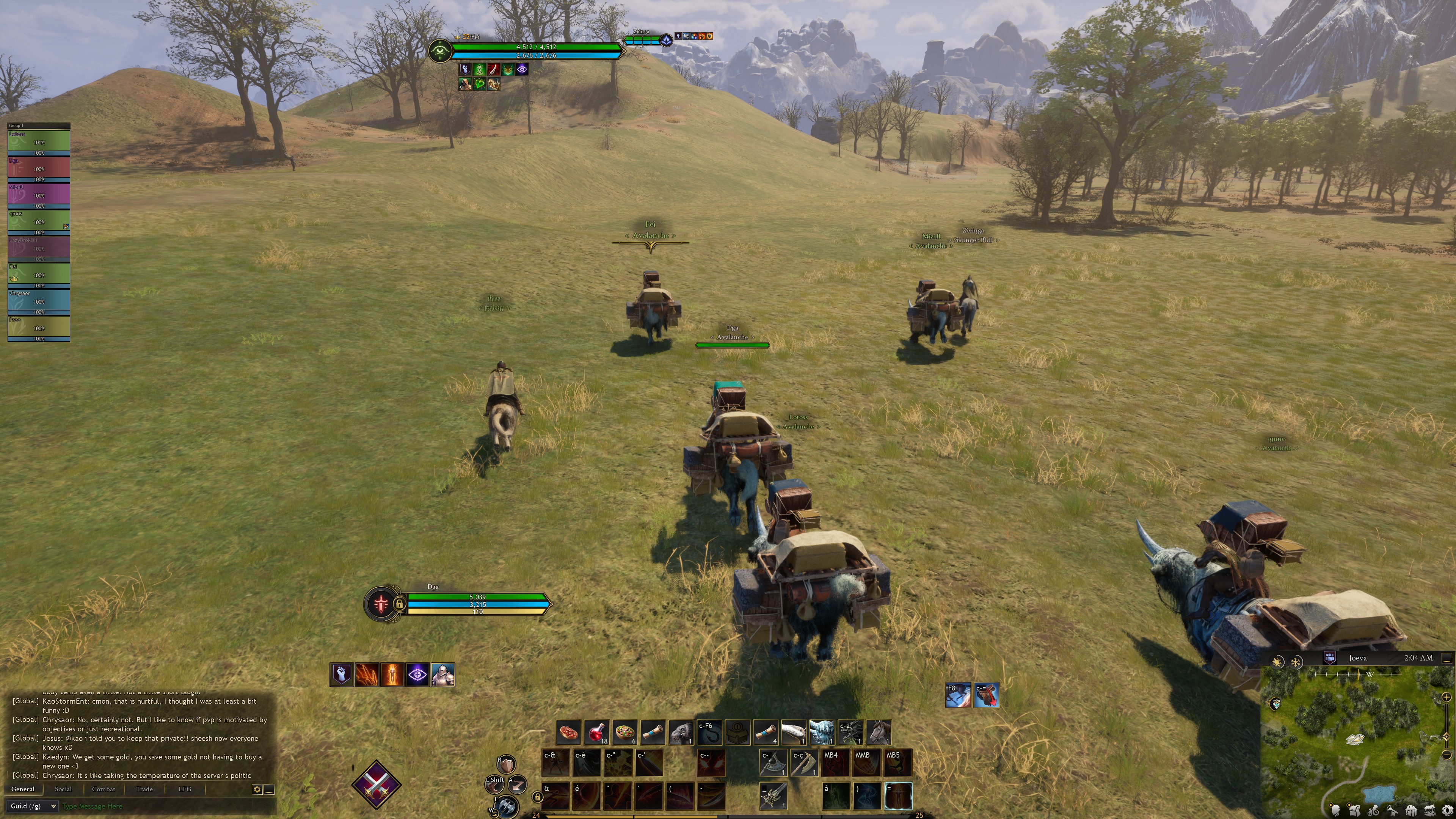Minimize the chat window
The height and width of the screenshot is (819, 1456).
click(269, 789)
